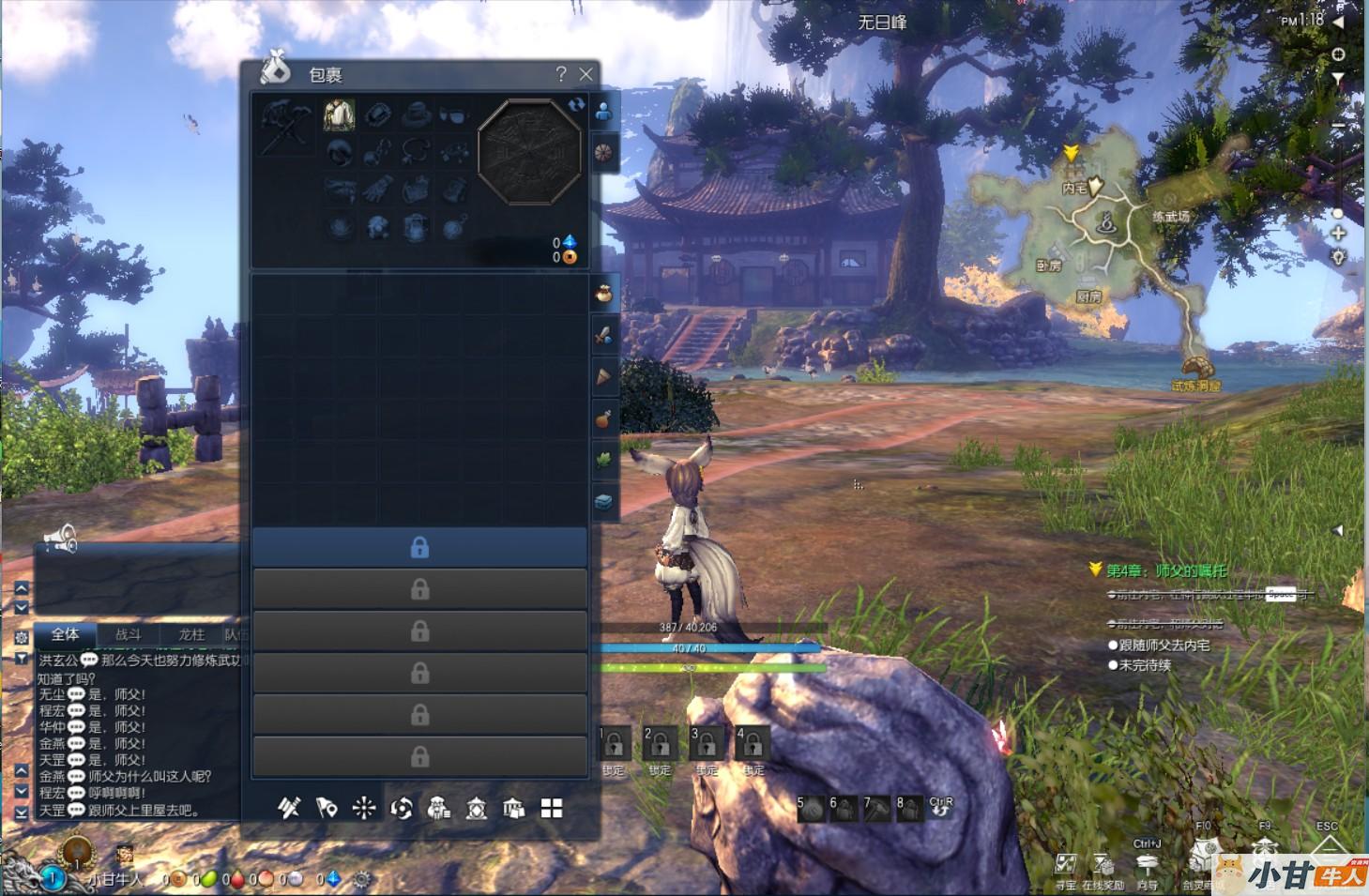Close the 包裹 inventory window

point(586,74)
